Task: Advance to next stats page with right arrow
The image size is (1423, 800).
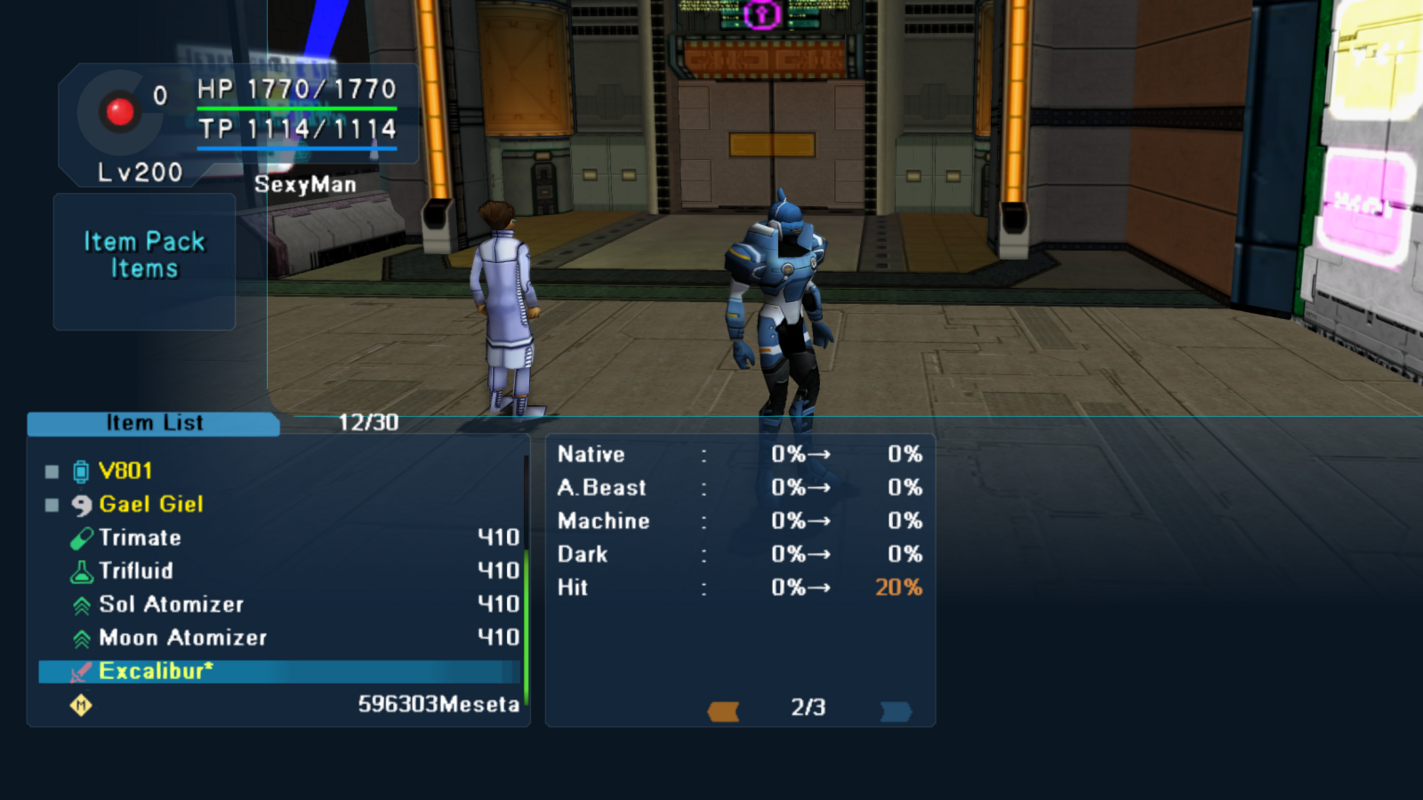Action: 895,711
